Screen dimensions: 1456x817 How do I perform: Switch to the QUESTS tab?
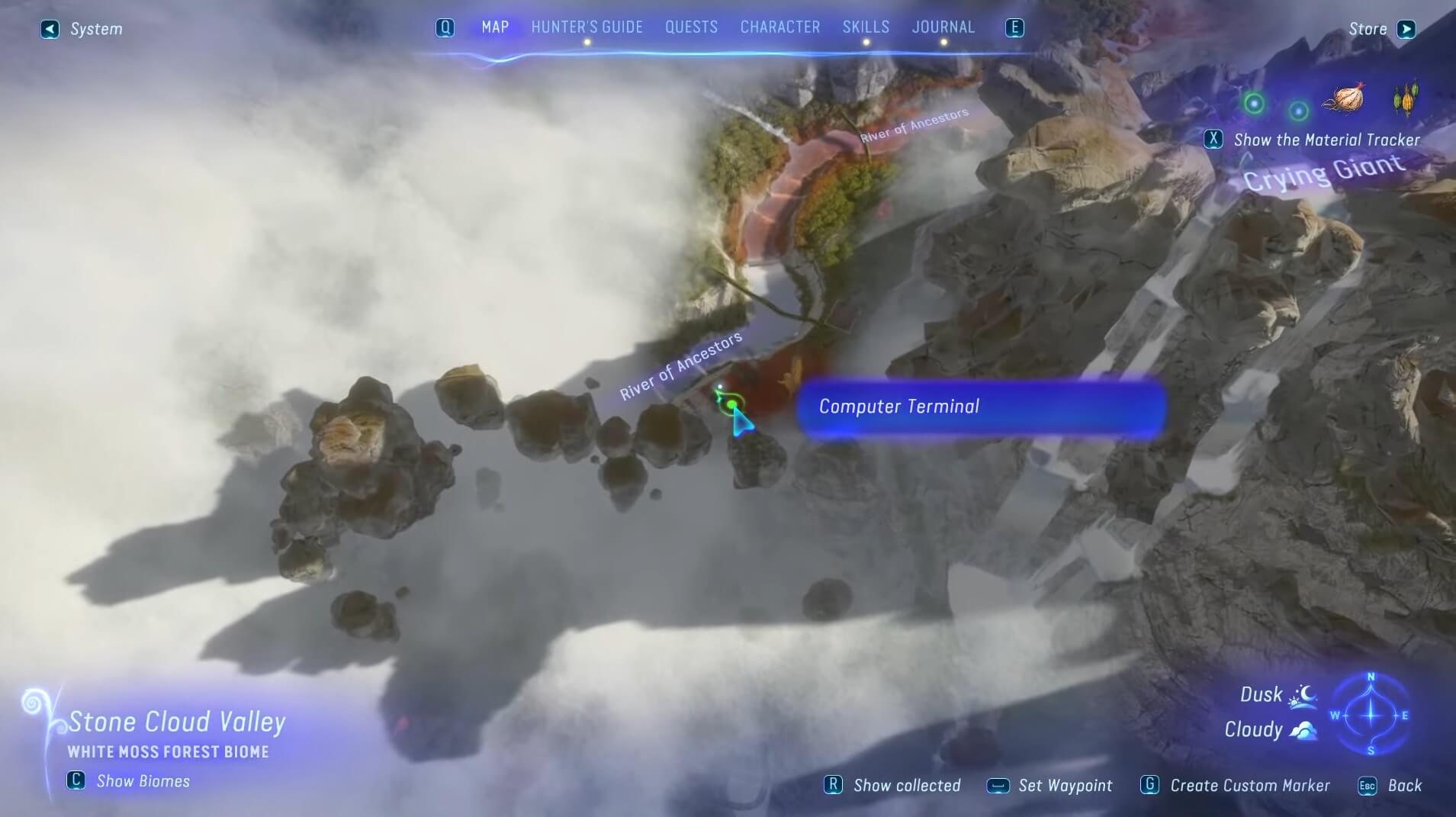[x=690, y=27]
